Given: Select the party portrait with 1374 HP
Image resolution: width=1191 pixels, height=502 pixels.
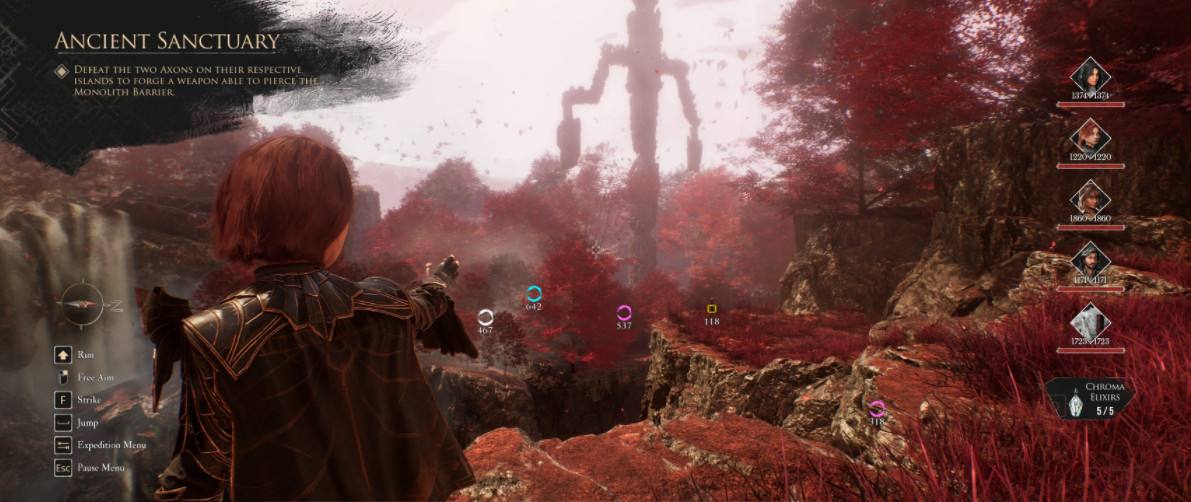Looking at the screenshot, I should tap(1090, 75).
